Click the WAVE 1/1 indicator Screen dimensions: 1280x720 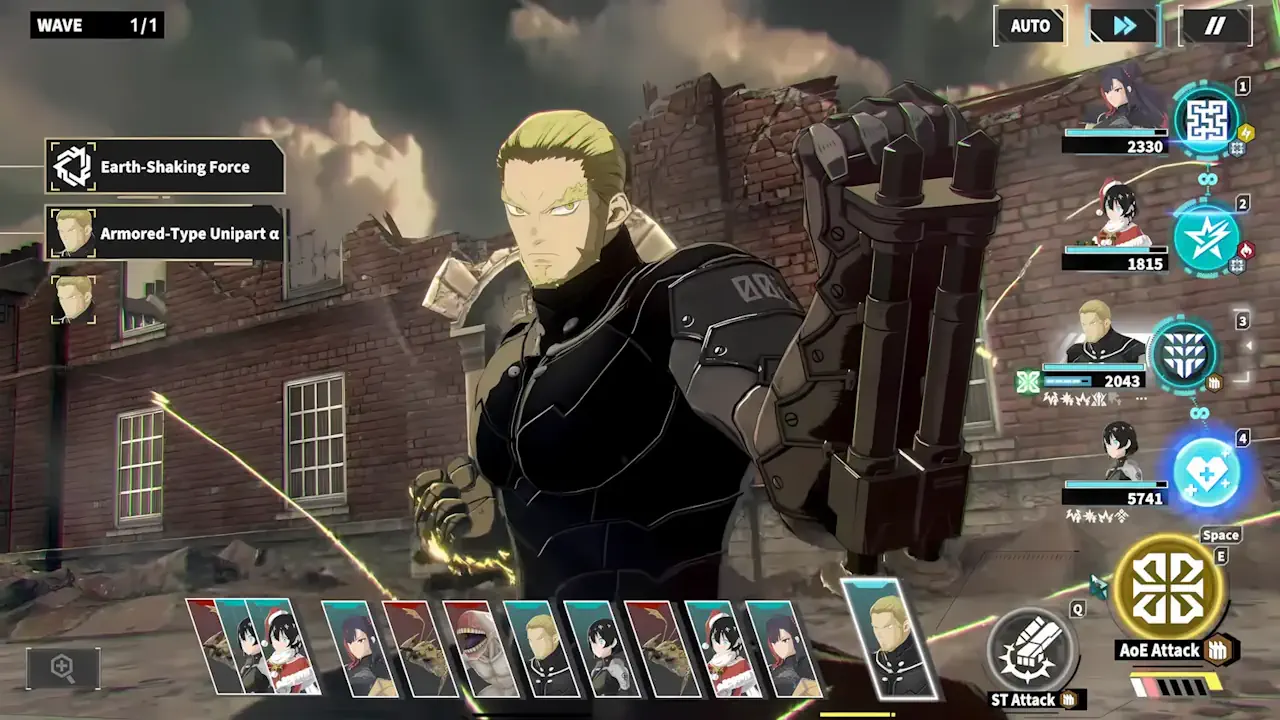(x=95, y=25)
